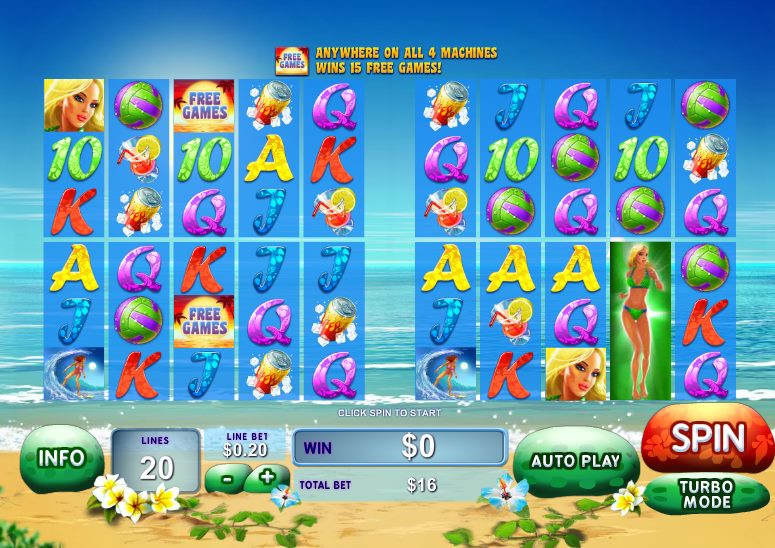Click the Lines 20 selector
The height and width of the screenshot is (548, 775).
pyautogui.click(x=155, y=459)
